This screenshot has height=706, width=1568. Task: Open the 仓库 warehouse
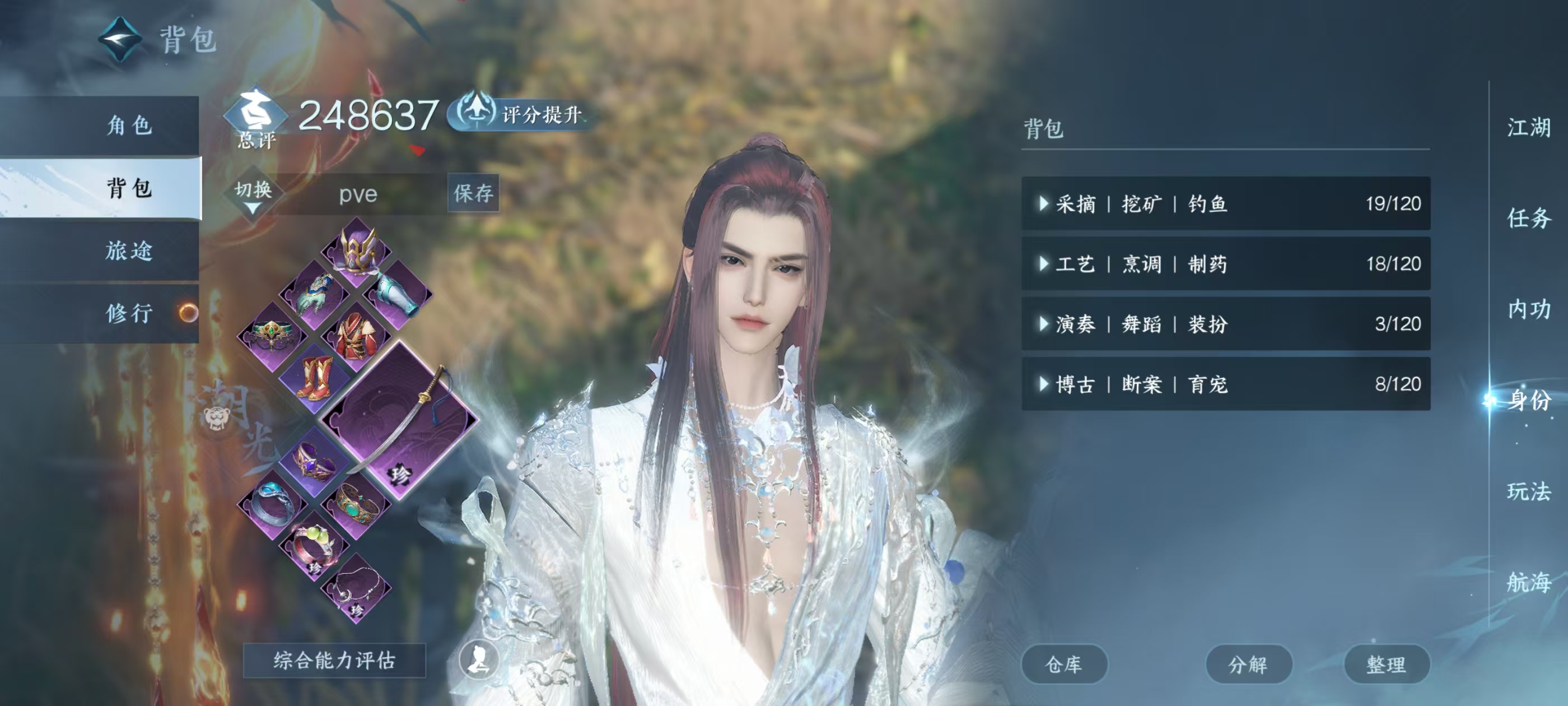pos(1065,664)
